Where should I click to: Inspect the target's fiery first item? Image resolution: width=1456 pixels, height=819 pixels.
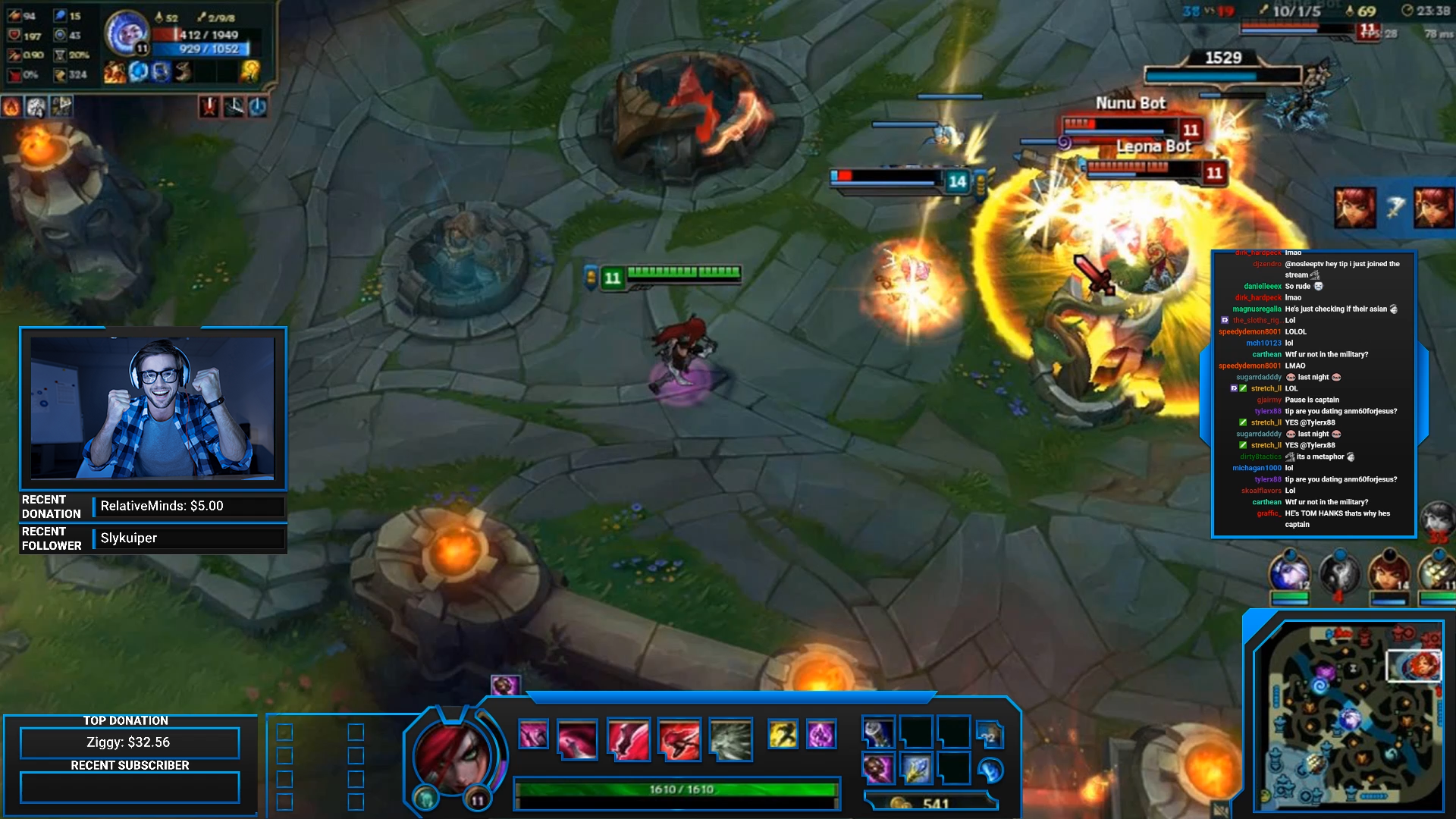tap(115, 72)
